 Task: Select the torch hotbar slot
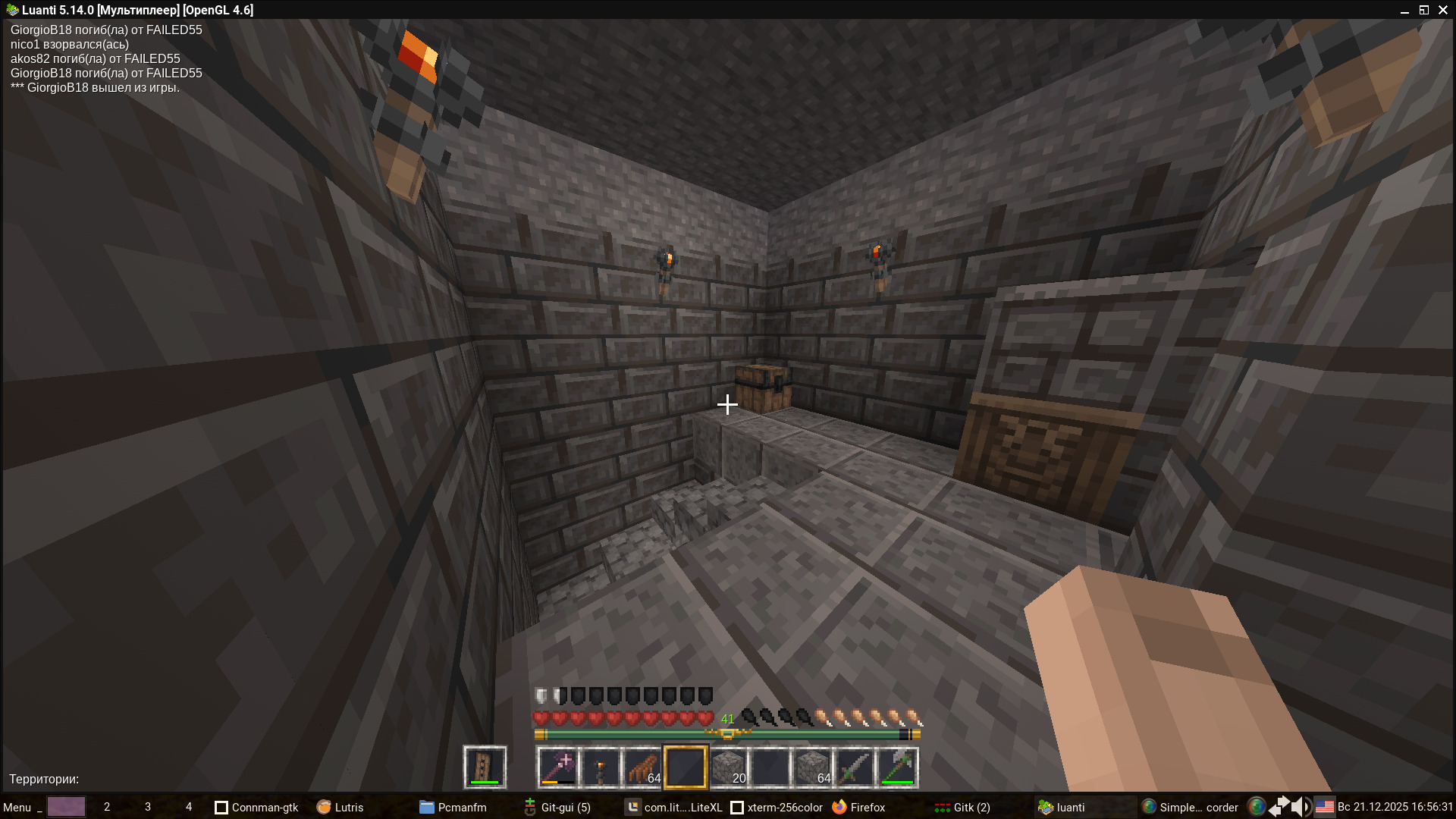[x=601, y=767]
